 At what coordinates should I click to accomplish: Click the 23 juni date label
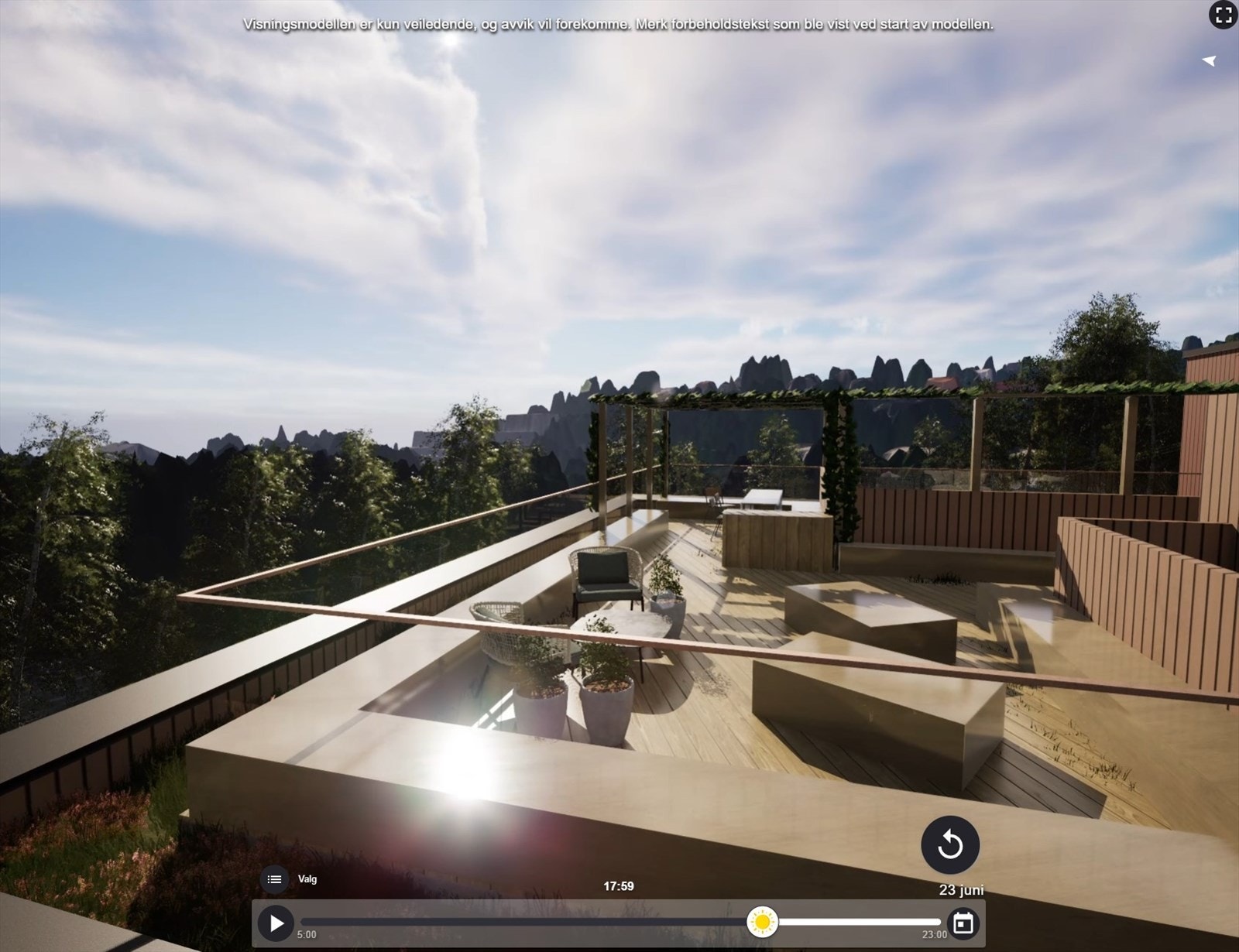pyautogui.click(x=960, y=890)
